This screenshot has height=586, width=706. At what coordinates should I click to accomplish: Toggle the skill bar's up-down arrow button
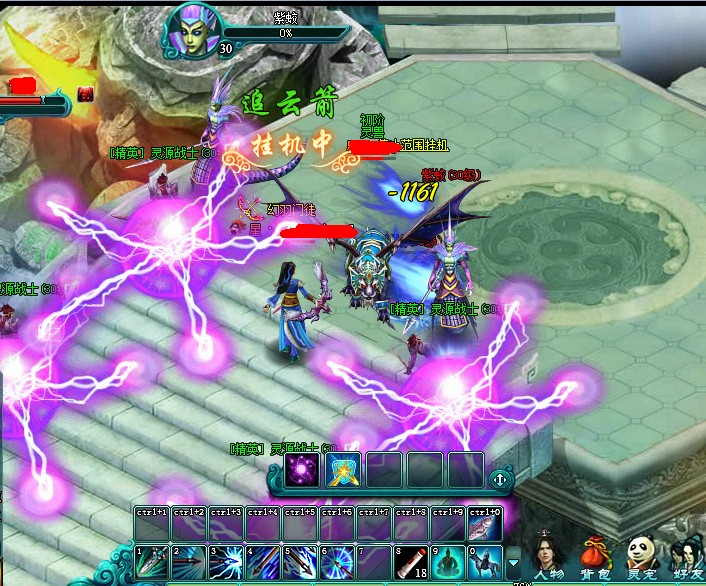coord(499,479)
